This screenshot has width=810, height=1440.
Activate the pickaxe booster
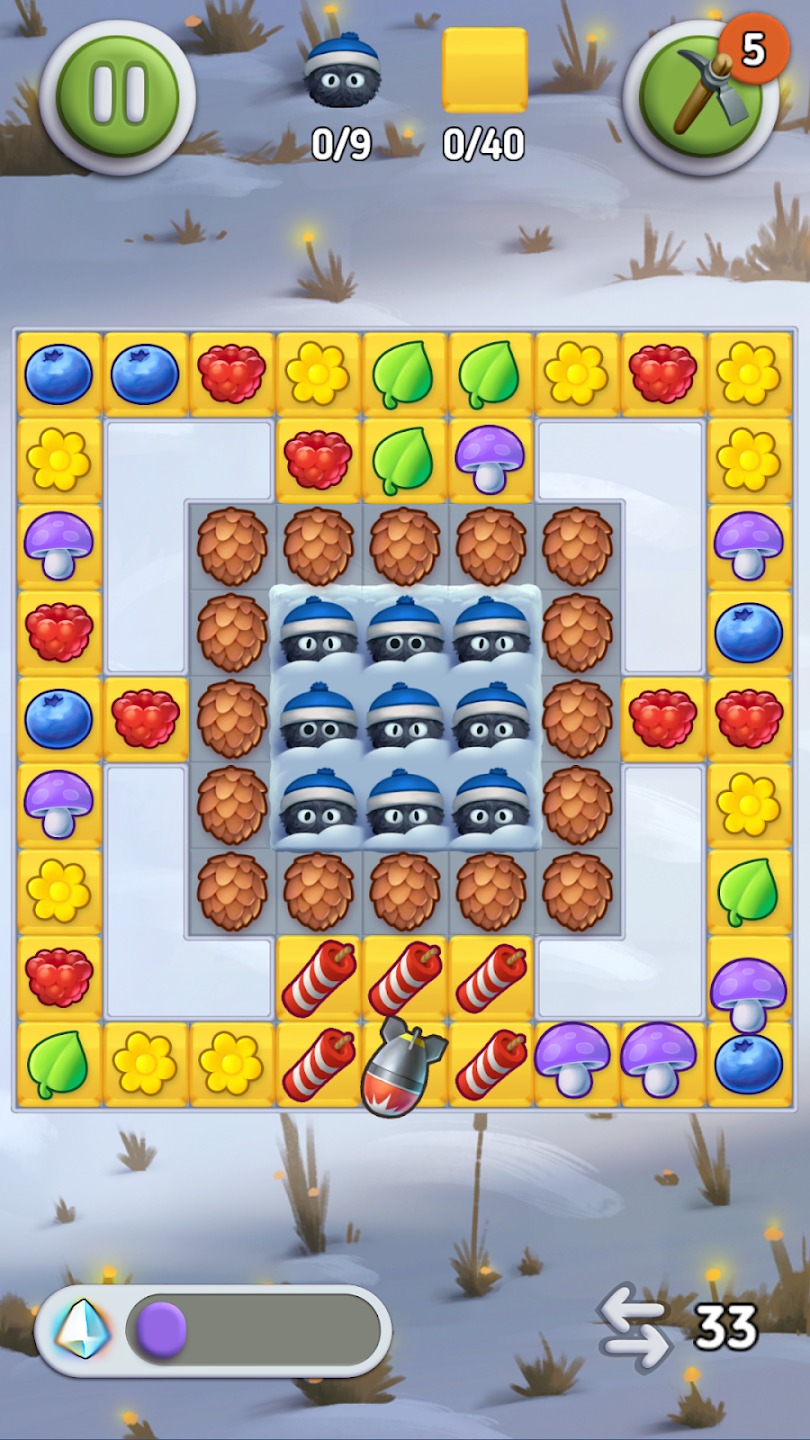click(700, 97)
